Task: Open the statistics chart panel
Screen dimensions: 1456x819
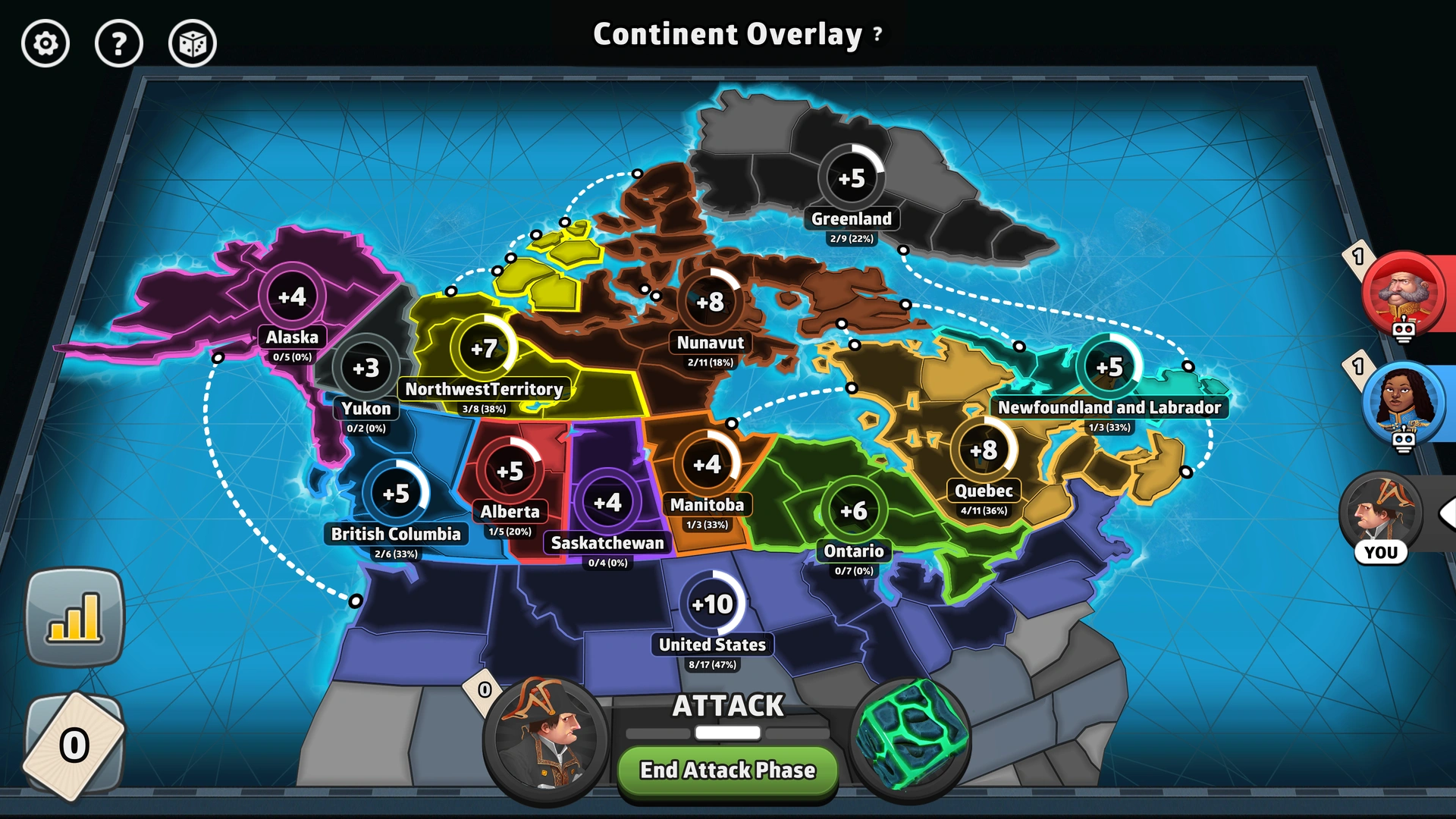Action: tap(74, 616)
